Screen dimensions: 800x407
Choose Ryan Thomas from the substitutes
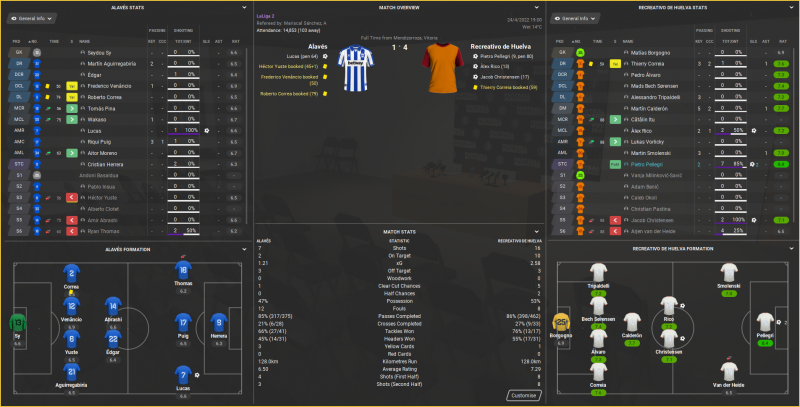tap(95, 230)
